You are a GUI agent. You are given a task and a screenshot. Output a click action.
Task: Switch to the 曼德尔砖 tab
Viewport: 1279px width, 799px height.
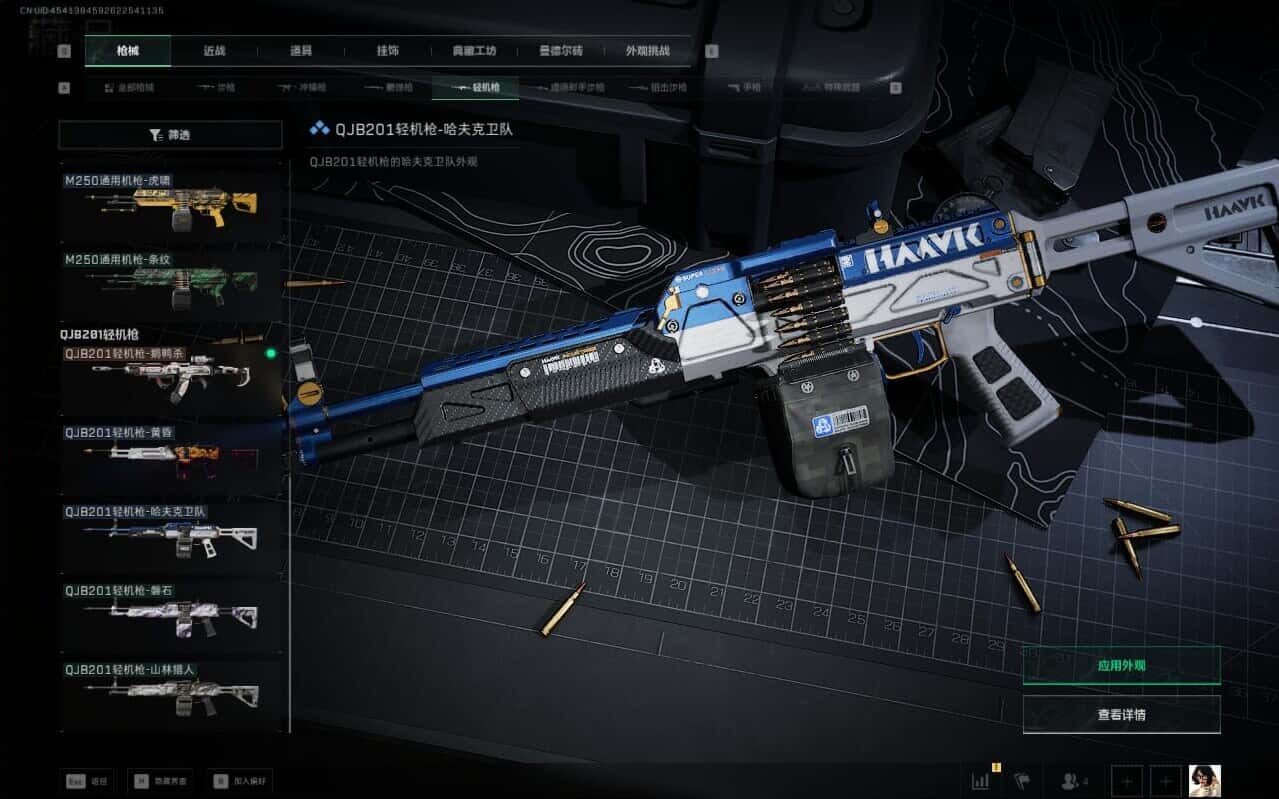point(561,51)
